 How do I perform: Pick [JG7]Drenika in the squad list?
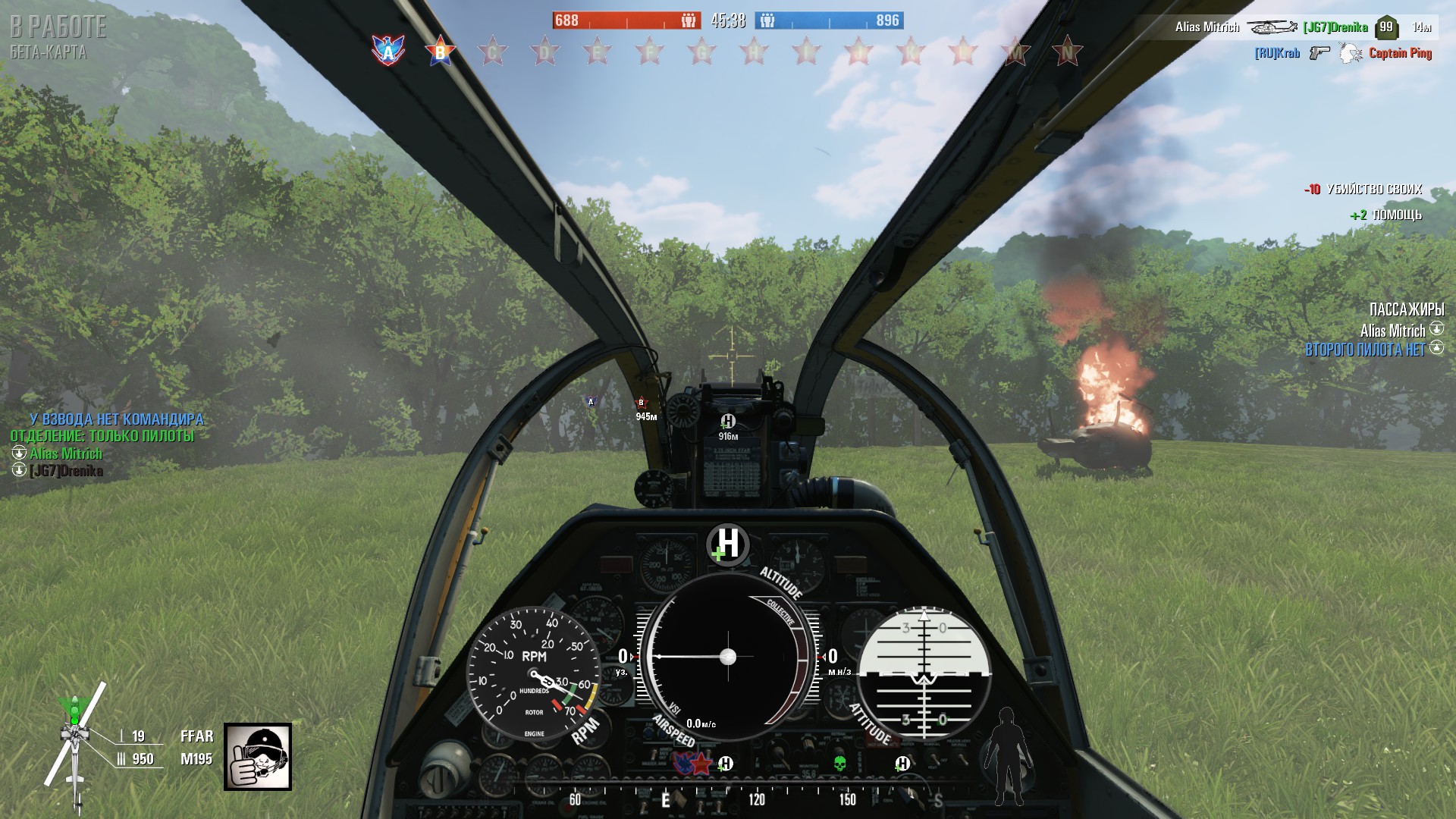pyautogui.click(x=66, y=471)
